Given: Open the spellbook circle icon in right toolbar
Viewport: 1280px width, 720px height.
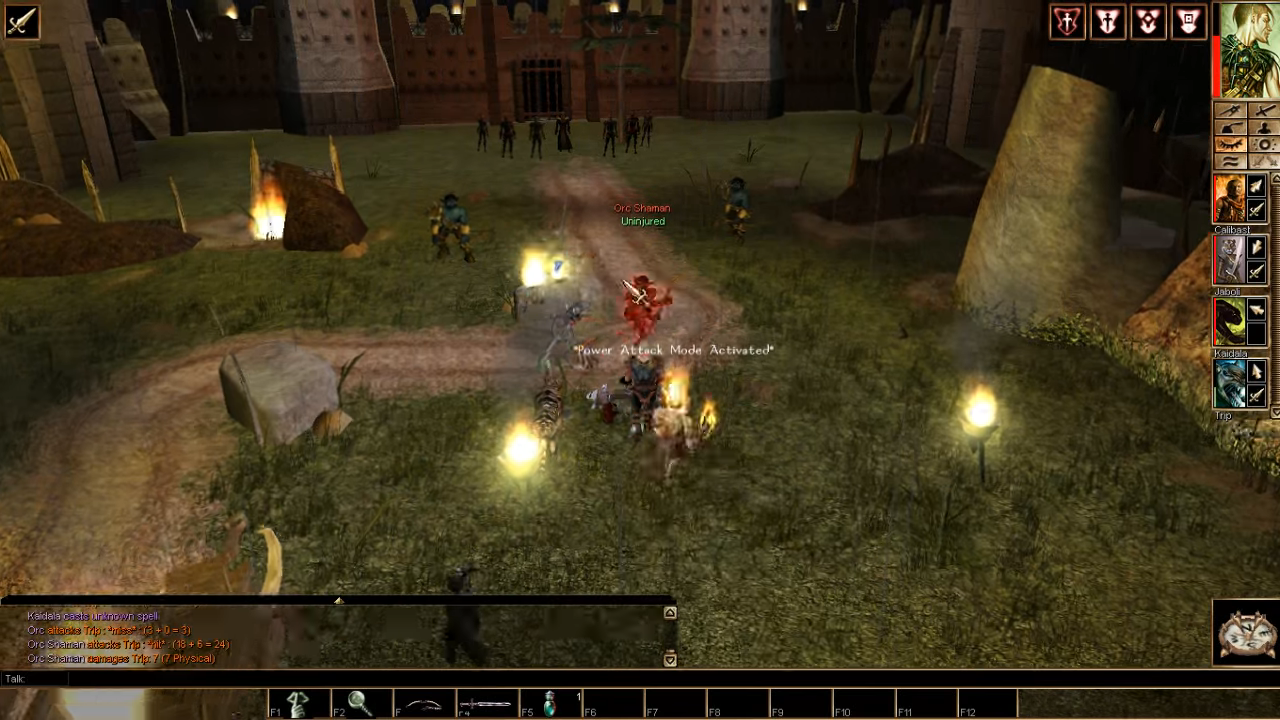Looking at the screenshot, I should point(1263,143).
